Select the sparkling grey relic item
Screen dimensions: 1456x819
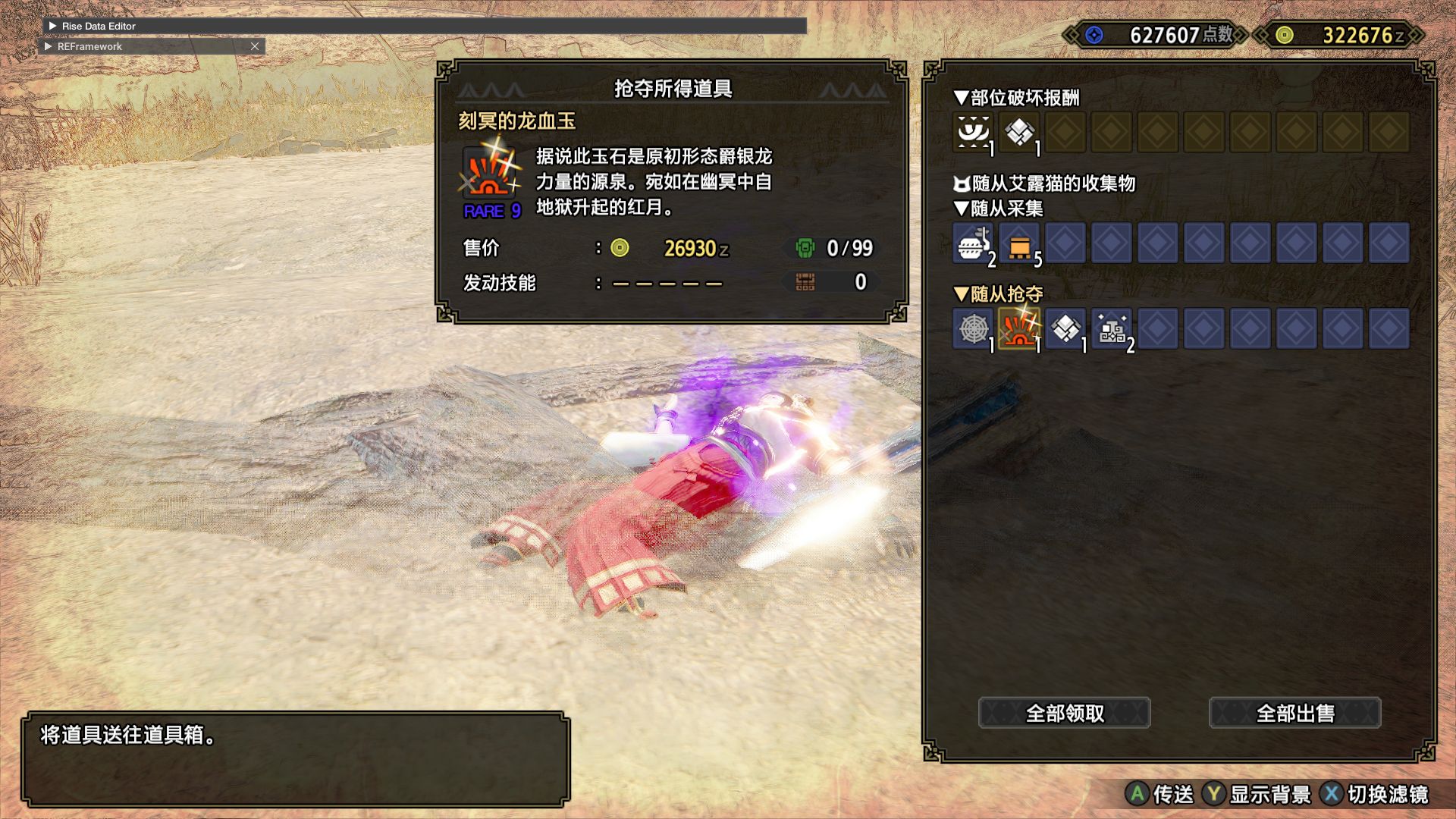(x=1112, y=329)
